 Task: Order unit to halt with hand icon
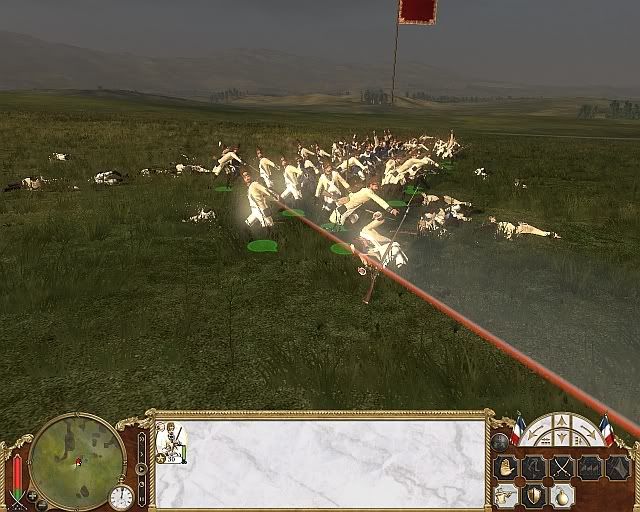[505, 467]
